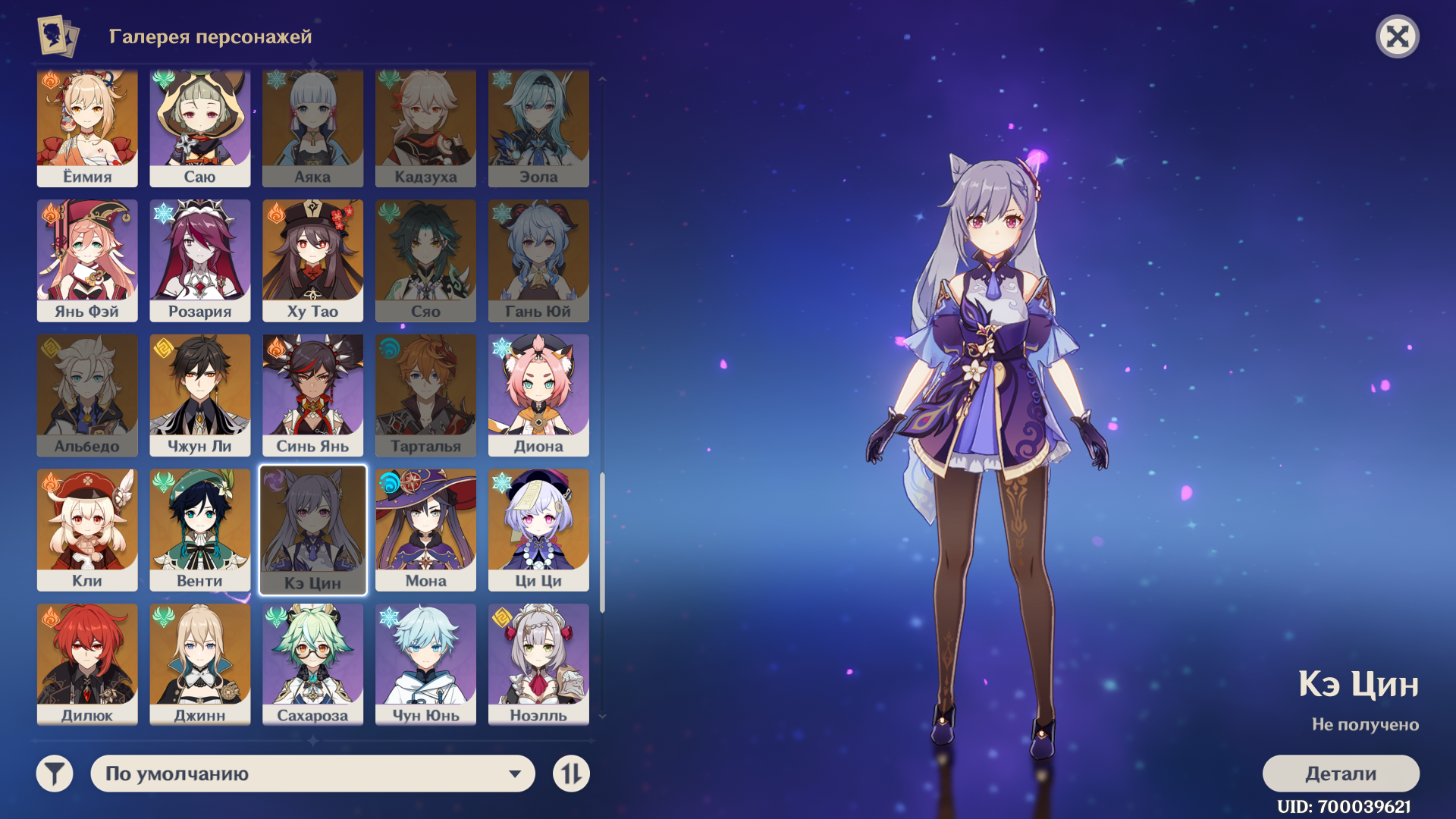Image resolution: width=1456 pixels, height=819 pixels.
Task: Choose Янь Фэй character card
Action: pyautogui.click(x=87, y=260)
